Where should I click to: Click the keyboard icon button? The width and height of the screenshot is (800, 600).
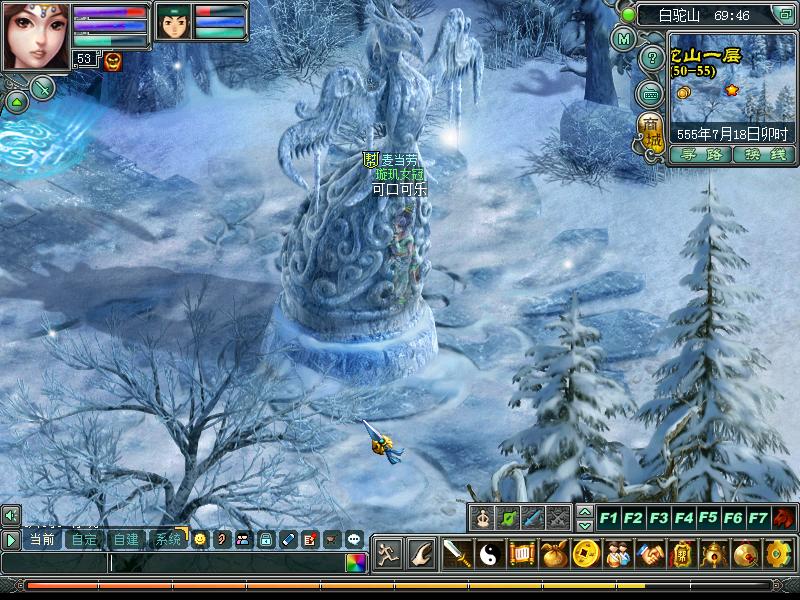651,93
